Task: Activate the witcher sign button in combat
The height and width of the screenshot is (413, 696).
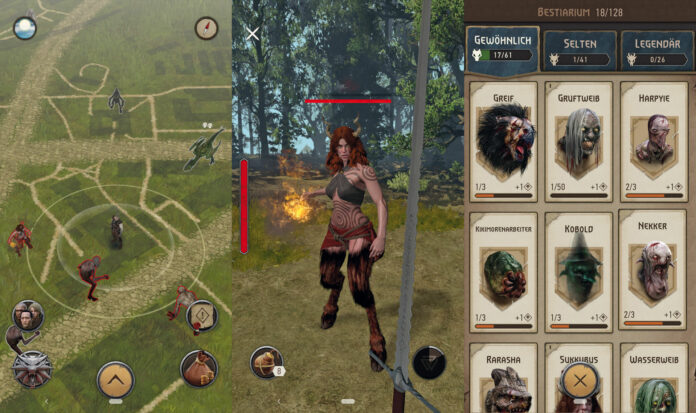Action: (x=428, y=362)
